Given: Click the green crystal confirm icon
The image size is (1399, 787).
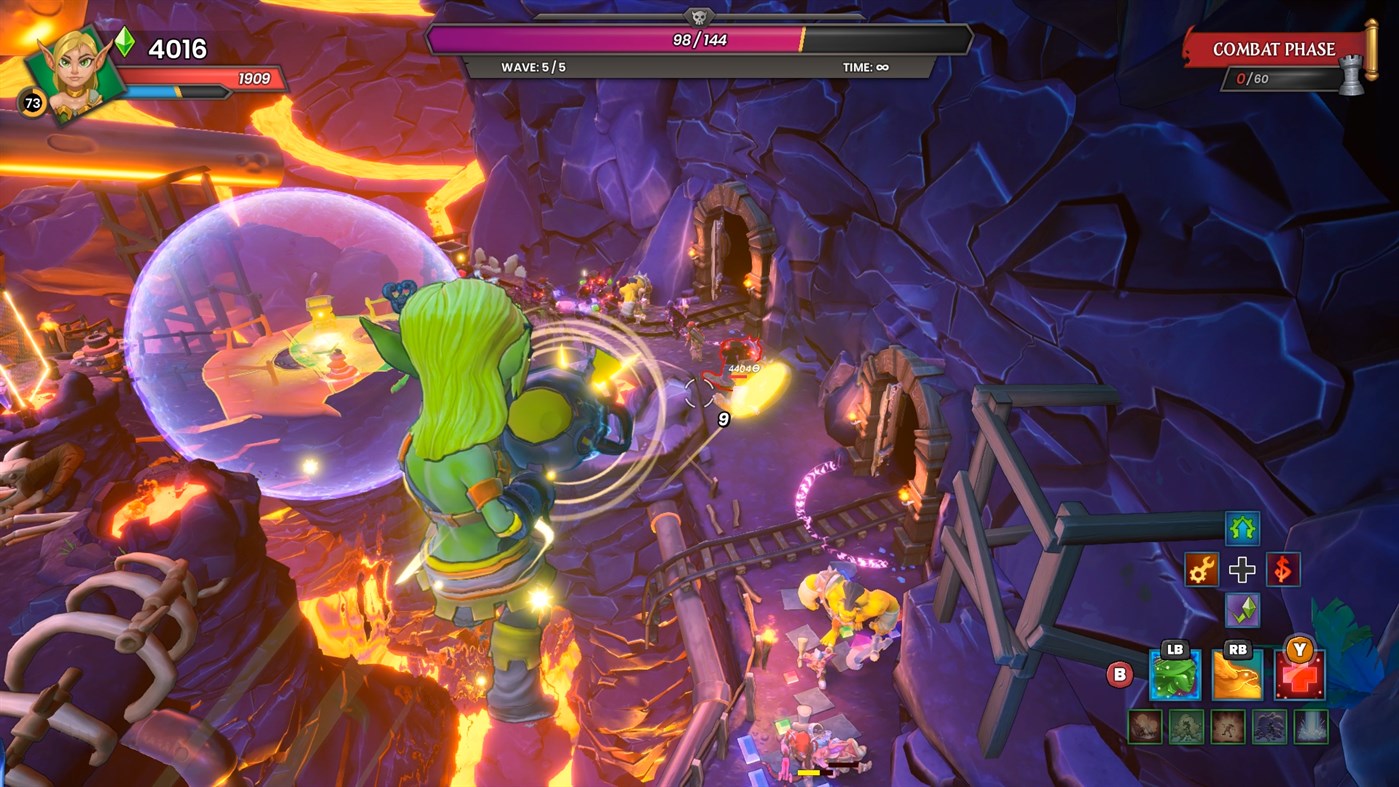Looking at the screenshot, I should point(1243,610).
